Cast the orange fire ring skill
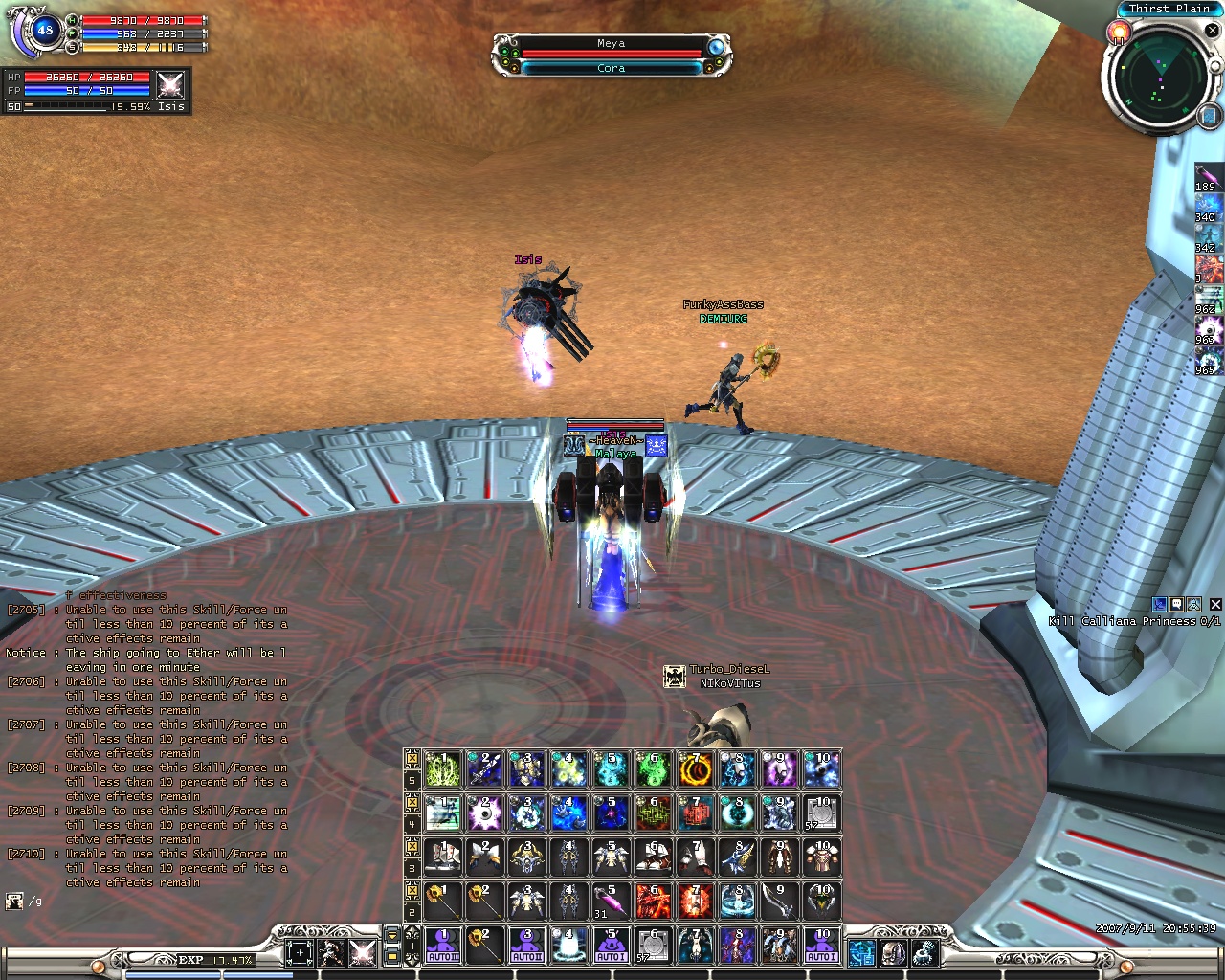 [696, 769]
